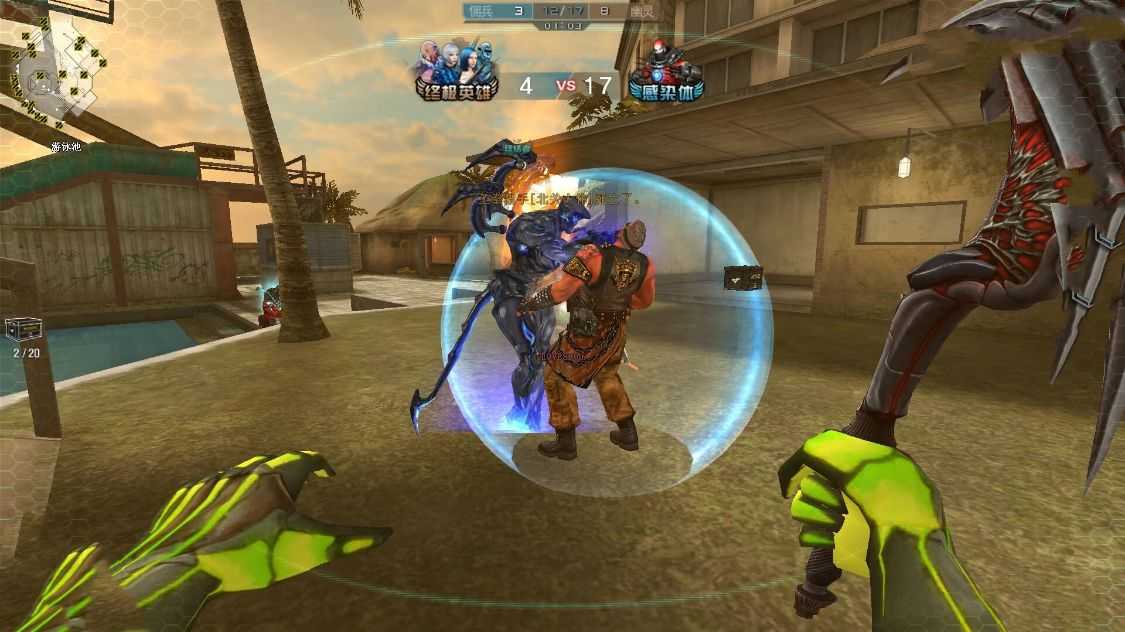The image size is (1125, 632).
Task: Select the 终极英雄 hero team emblem
Action: click(x=456, y=70)
